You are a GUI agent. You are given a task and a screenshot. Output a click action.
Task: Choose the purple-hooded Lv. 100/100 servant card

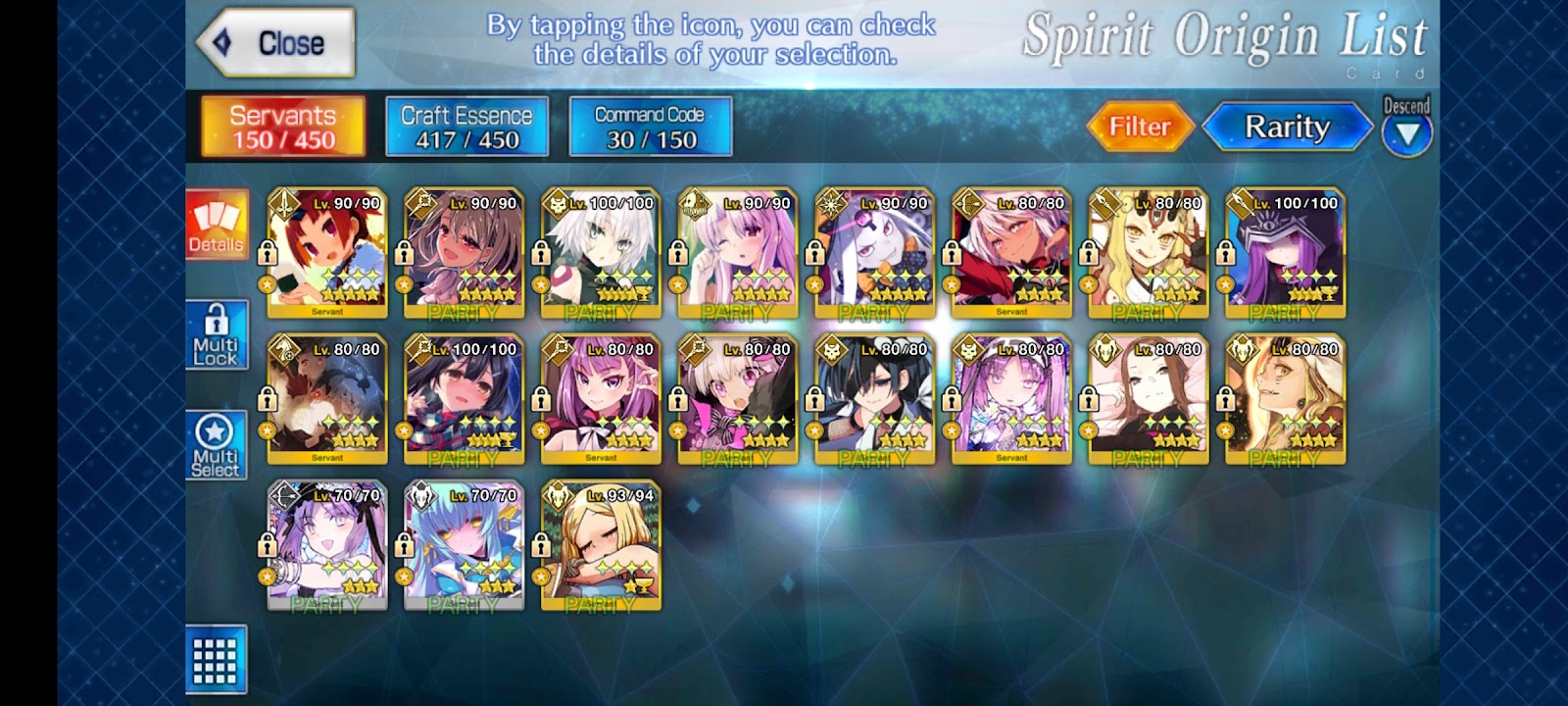click(1285, 254)
